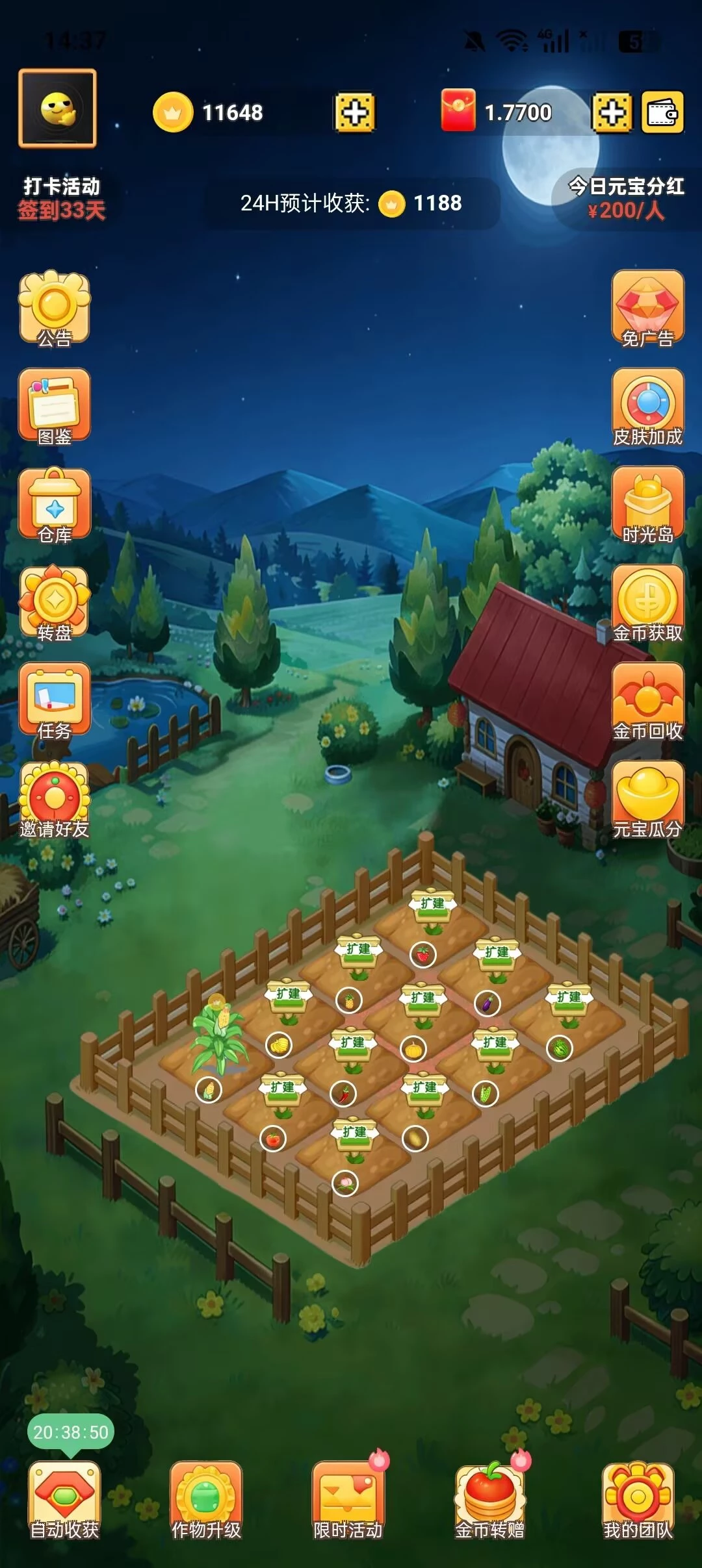Screen dimensions: 702x1568
Task: Open the wallet icon
Action: [x=662, y=112]
